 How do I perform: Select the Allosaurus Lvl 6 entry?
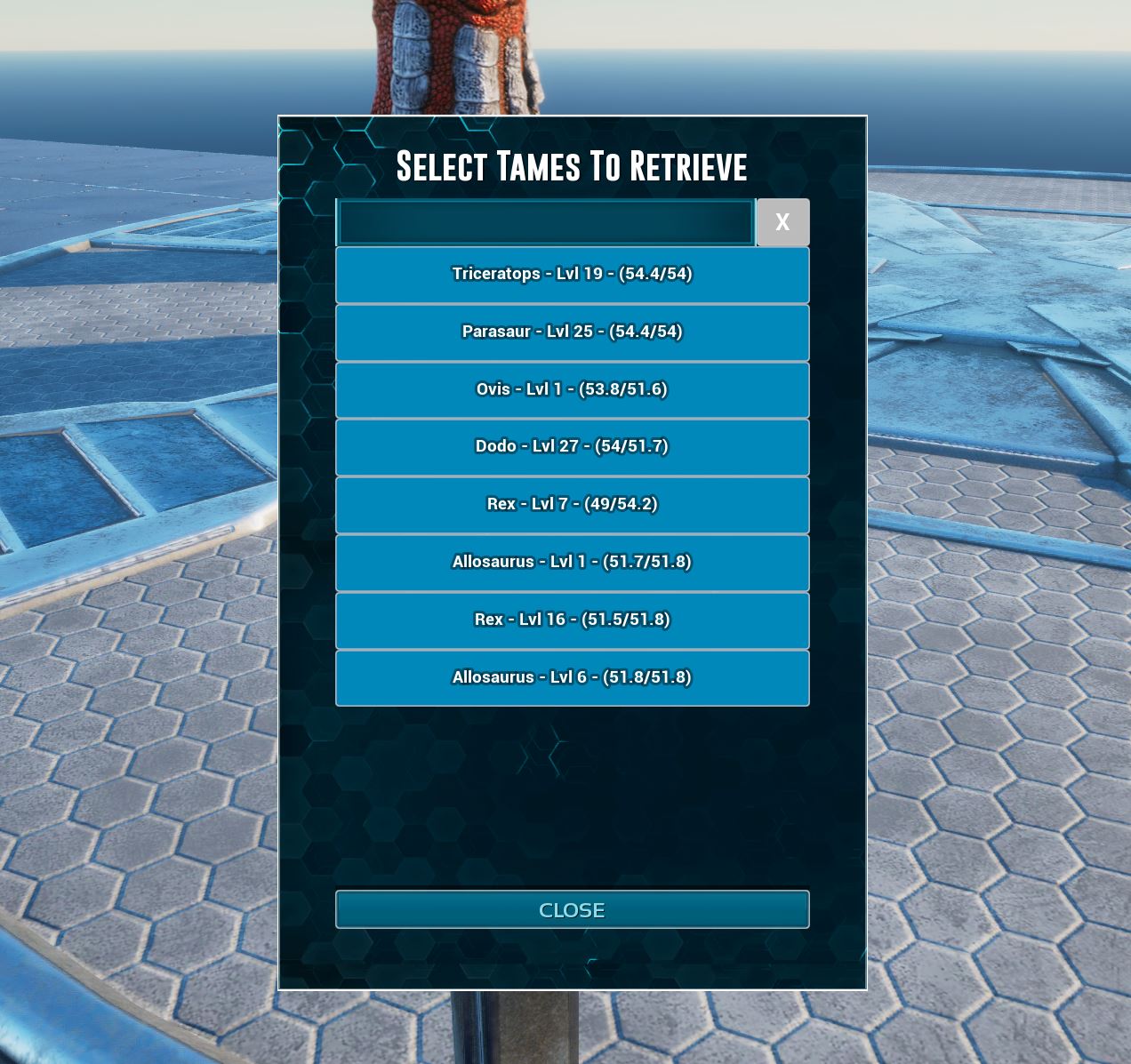point(572,678)
